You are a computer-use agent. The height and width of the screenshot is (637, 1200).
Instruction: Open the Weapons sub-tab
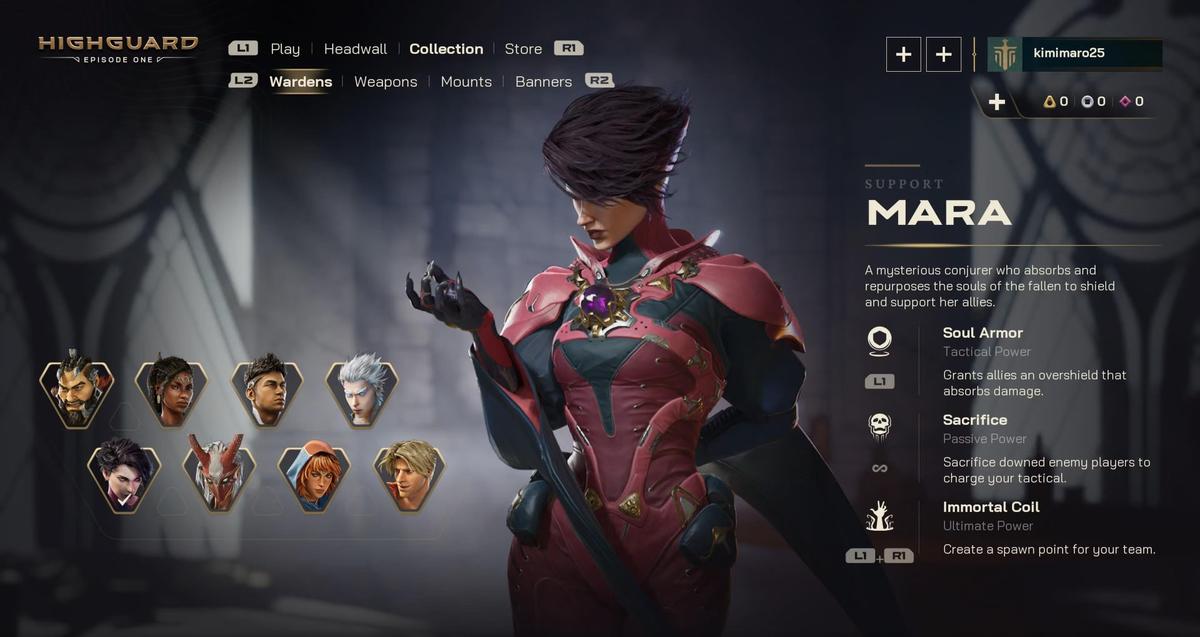[x=385, y=82]
